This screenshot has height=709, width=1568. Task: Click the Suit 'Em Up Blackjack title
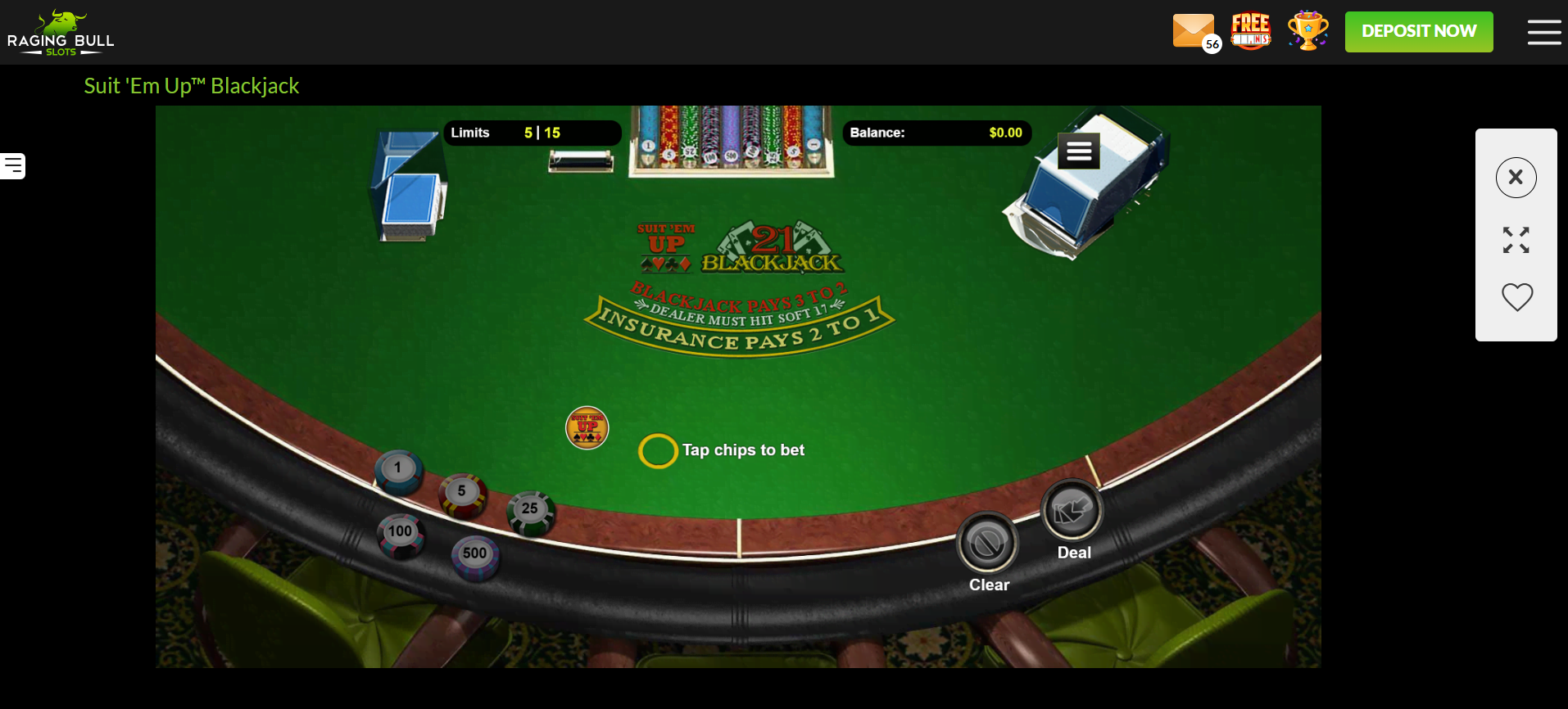pos(191,85)
